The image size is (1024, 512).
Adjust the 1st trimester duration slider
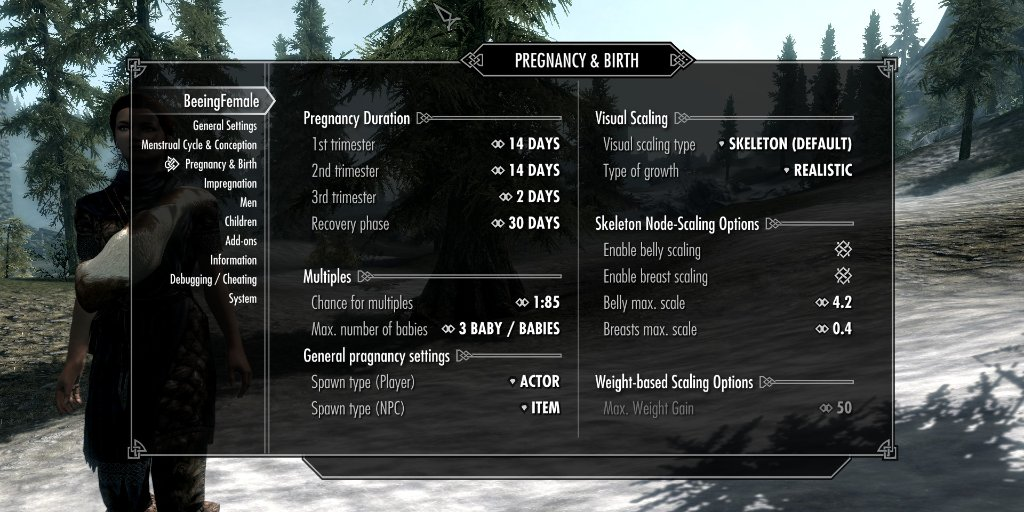pyautogui.click(x=525, y=144)
